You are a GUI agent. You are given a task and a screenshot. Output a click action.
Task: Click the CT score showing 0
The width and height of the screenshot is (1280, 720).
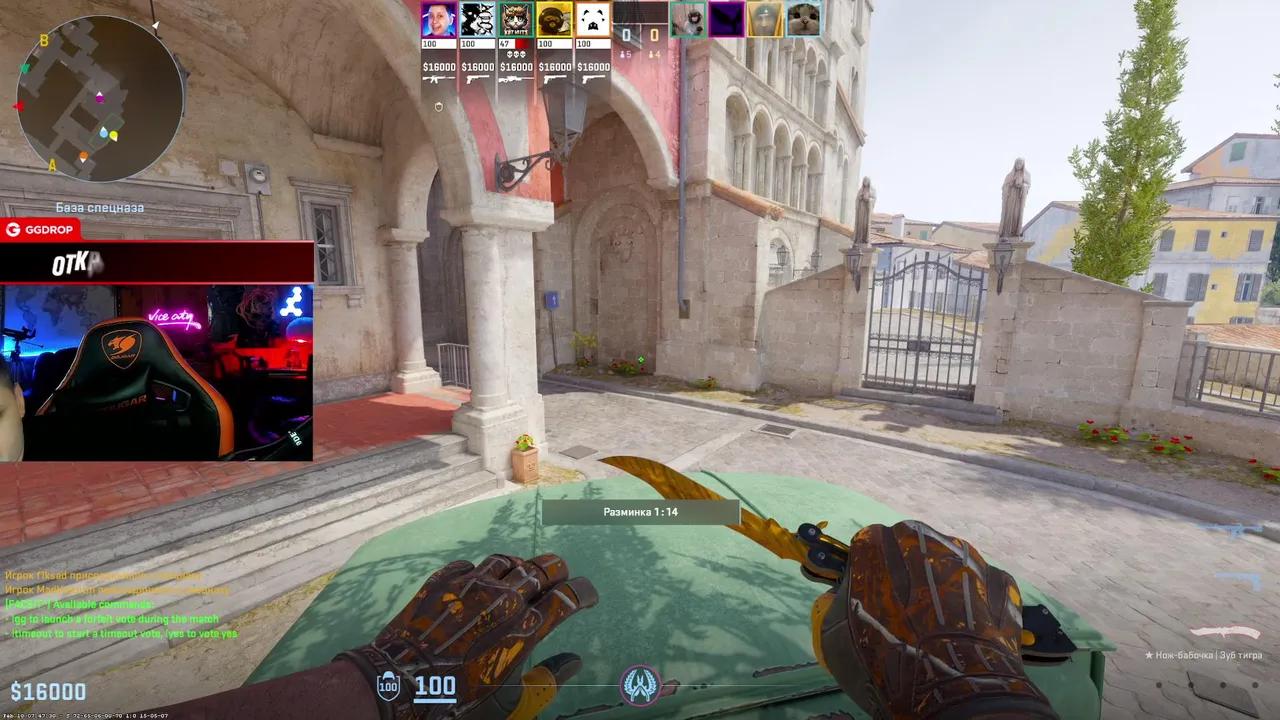[626, 34]
